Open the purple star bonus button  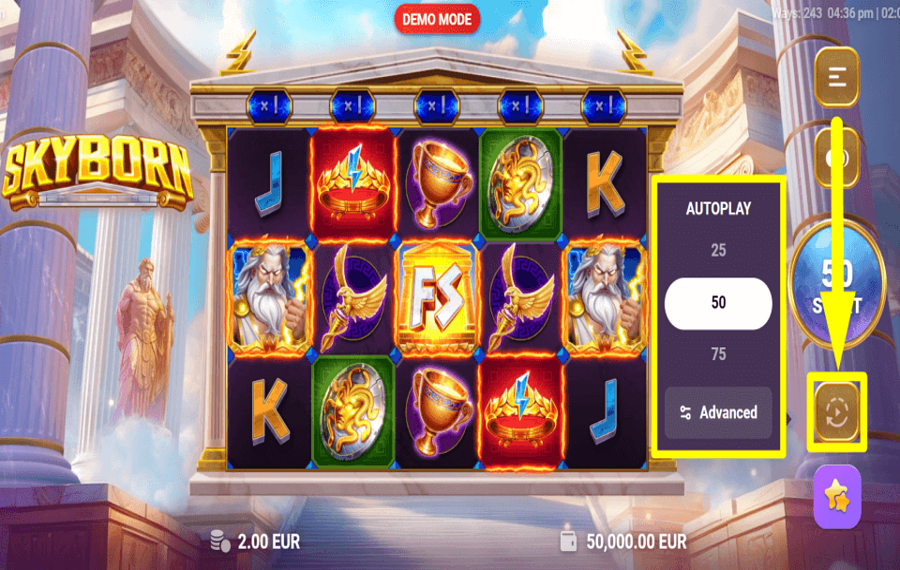pyautogui.click(x=837, y=496)
